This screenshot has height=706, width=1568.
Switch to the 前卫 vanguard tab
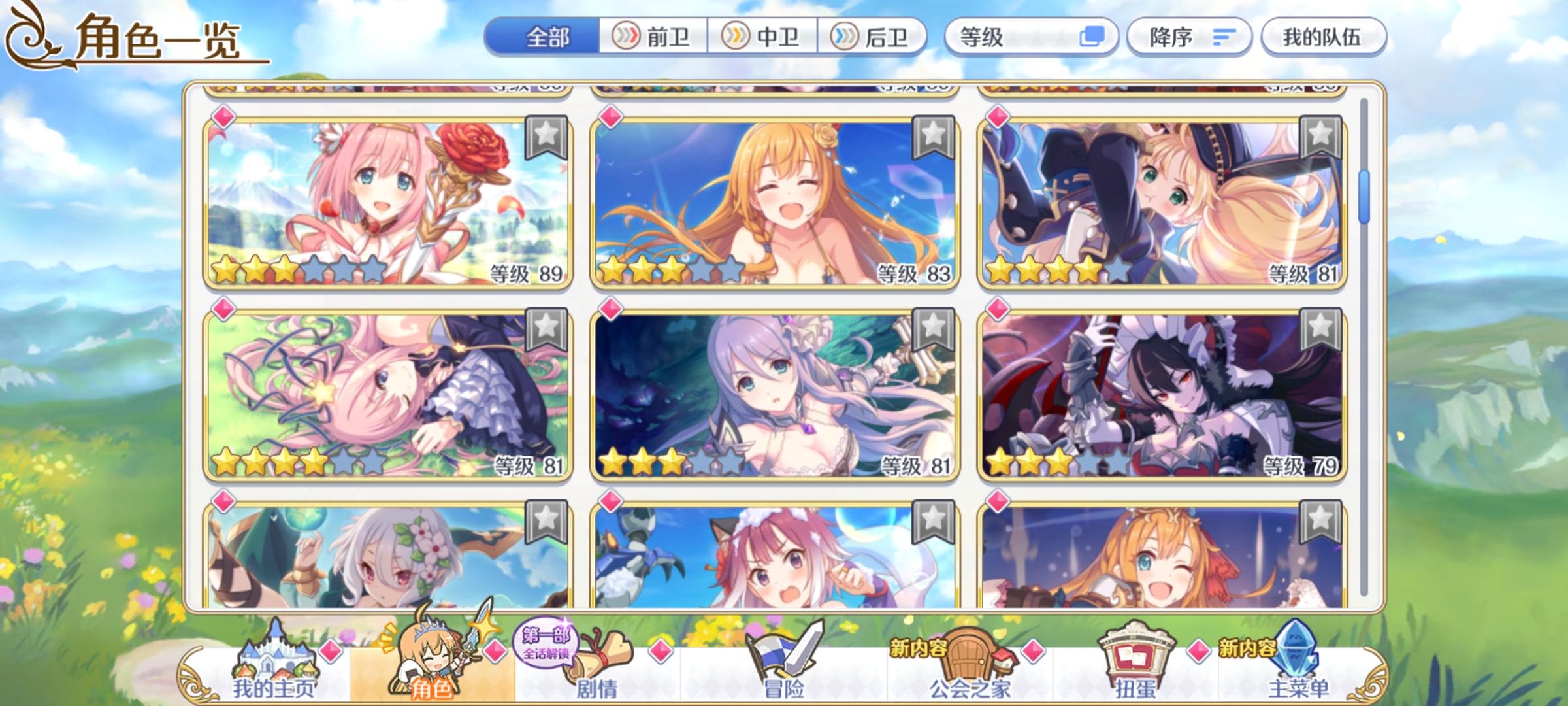653,38
